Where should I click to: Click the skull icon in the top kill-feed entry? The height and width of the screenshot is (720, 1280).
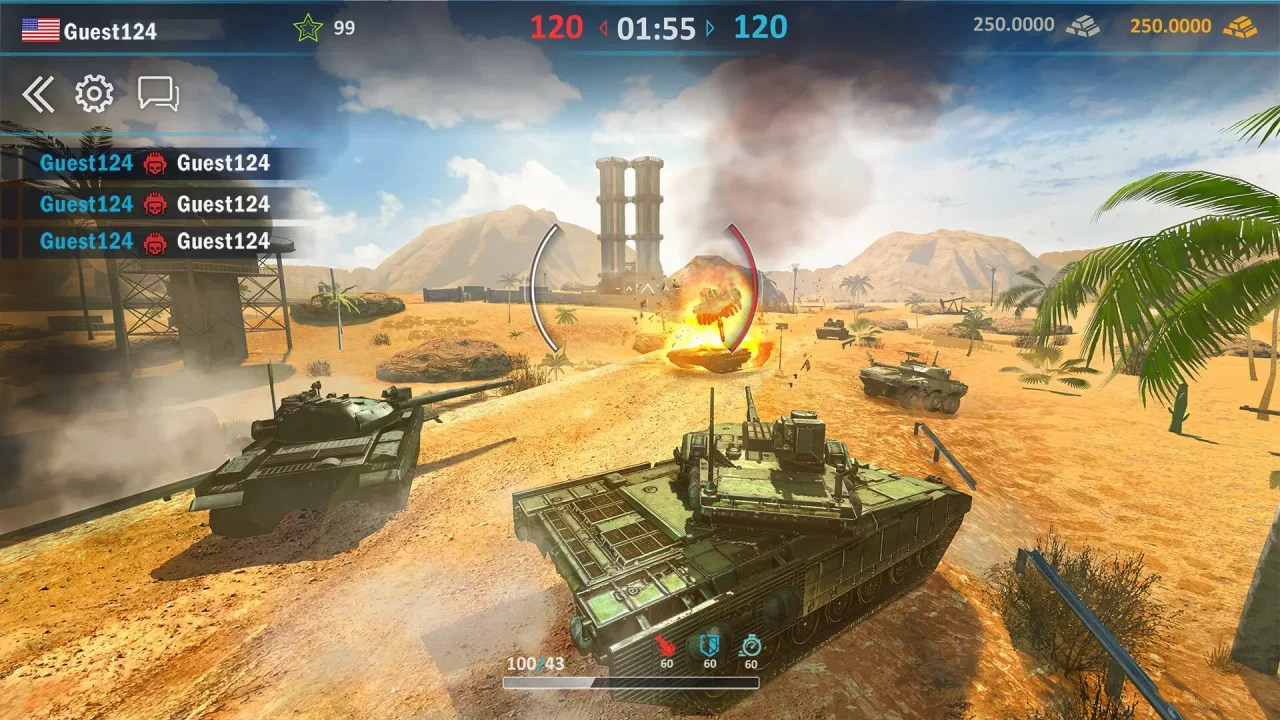pyautogui.click(x=155, y=163)
